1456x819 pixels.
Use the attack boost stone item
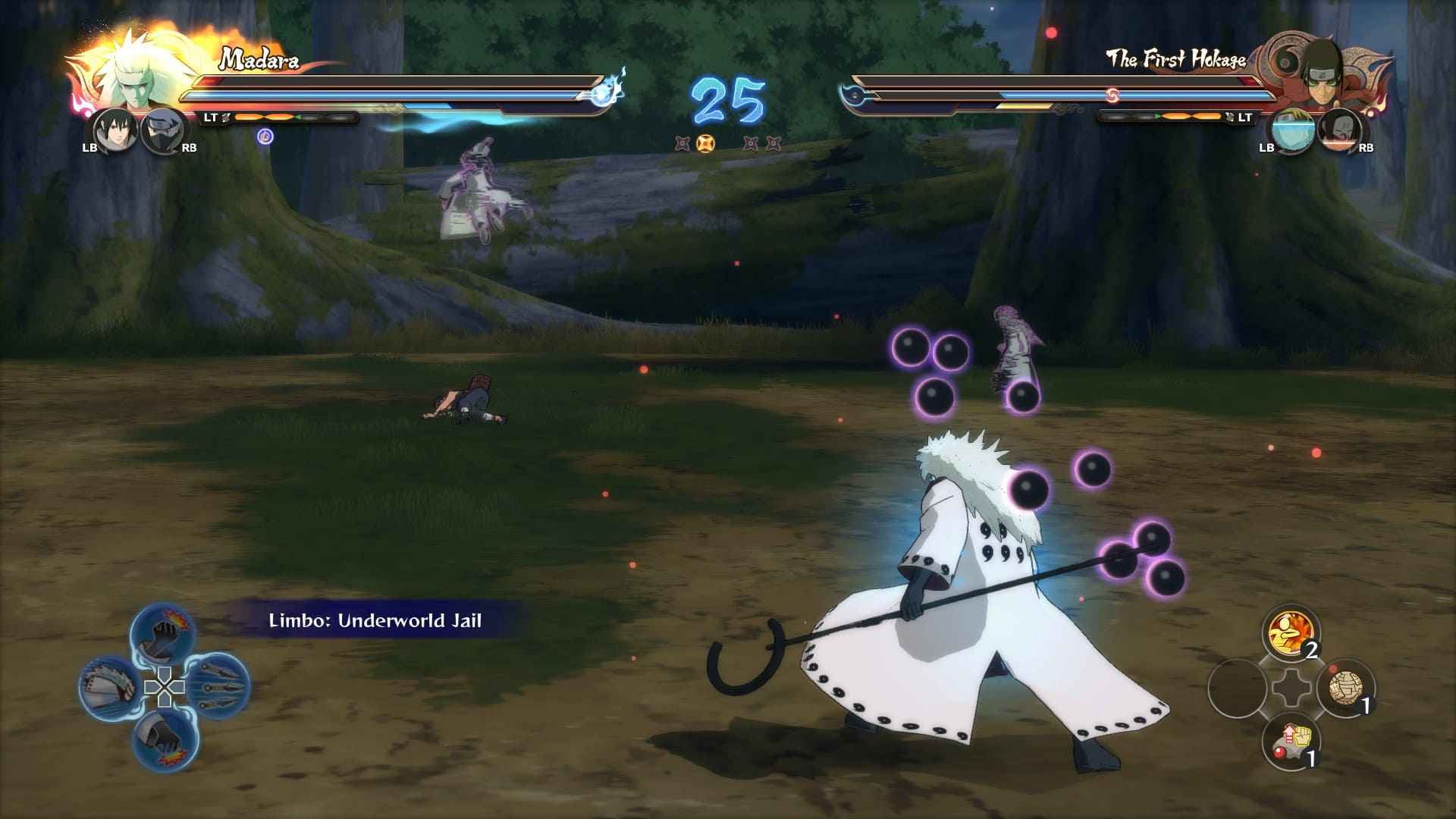click(x=1291, y=741)
